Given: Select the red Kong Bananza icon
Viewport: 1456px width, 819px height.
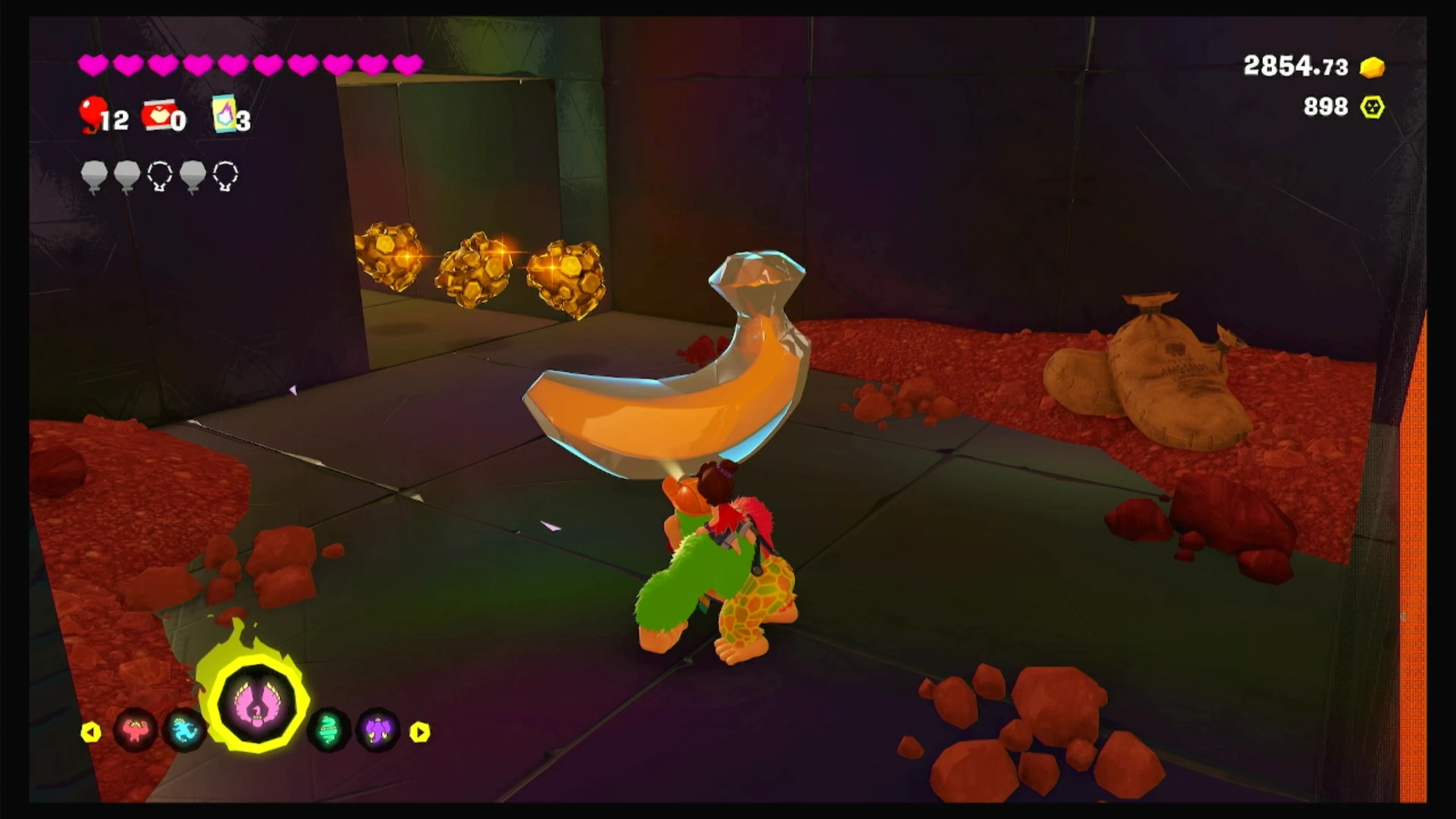Looking at the screenshot, I should click(x=135, y=730).
